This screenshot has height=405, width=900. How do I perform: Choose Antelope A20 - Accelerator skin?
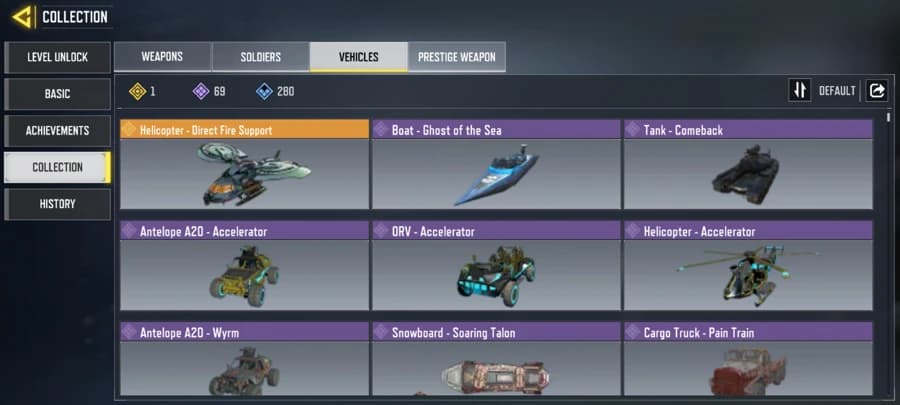pyautogui.click(x=245, y=266)
